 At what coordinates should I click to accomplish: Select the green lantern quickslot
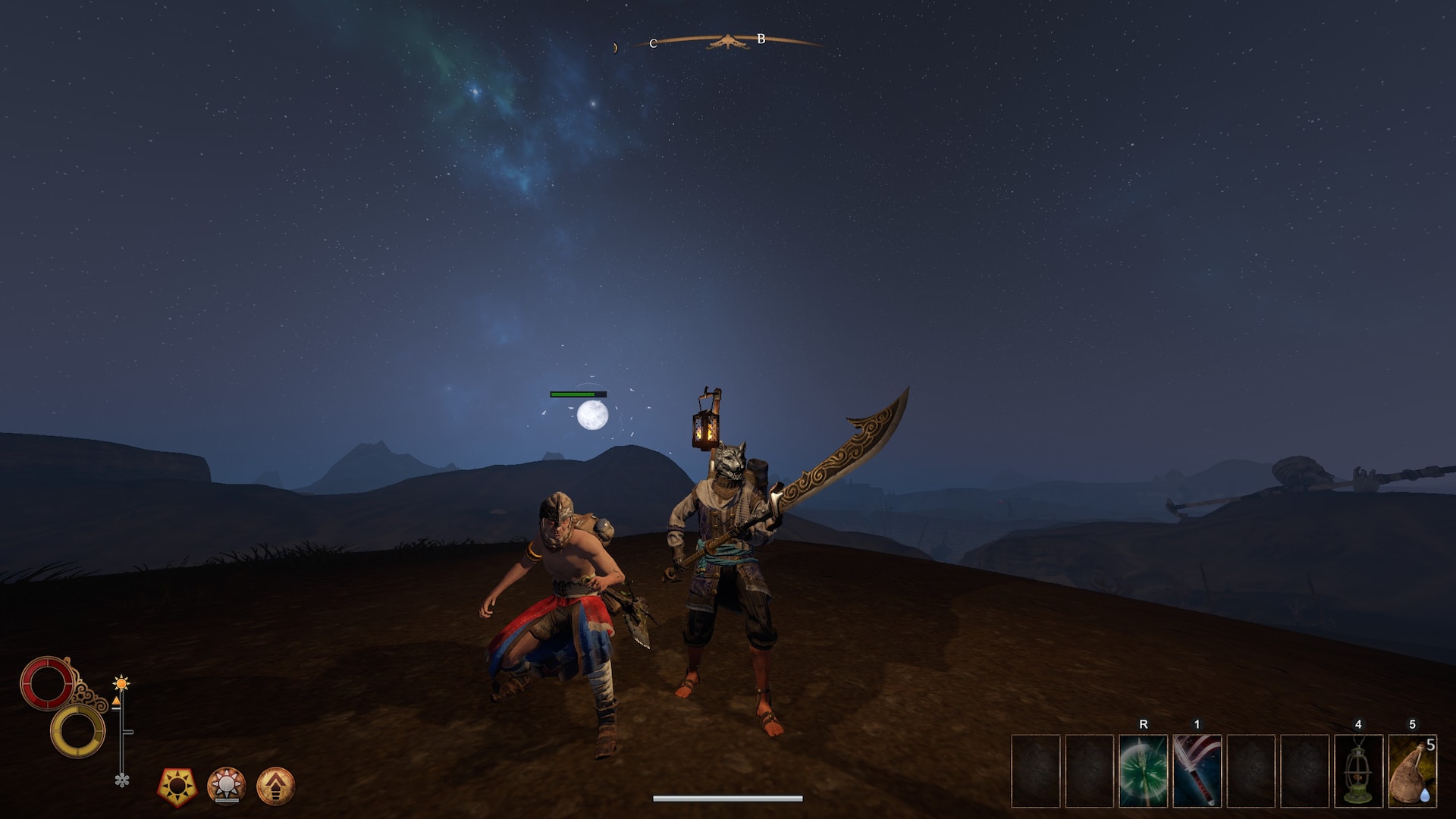click(x=1358, y=770)
